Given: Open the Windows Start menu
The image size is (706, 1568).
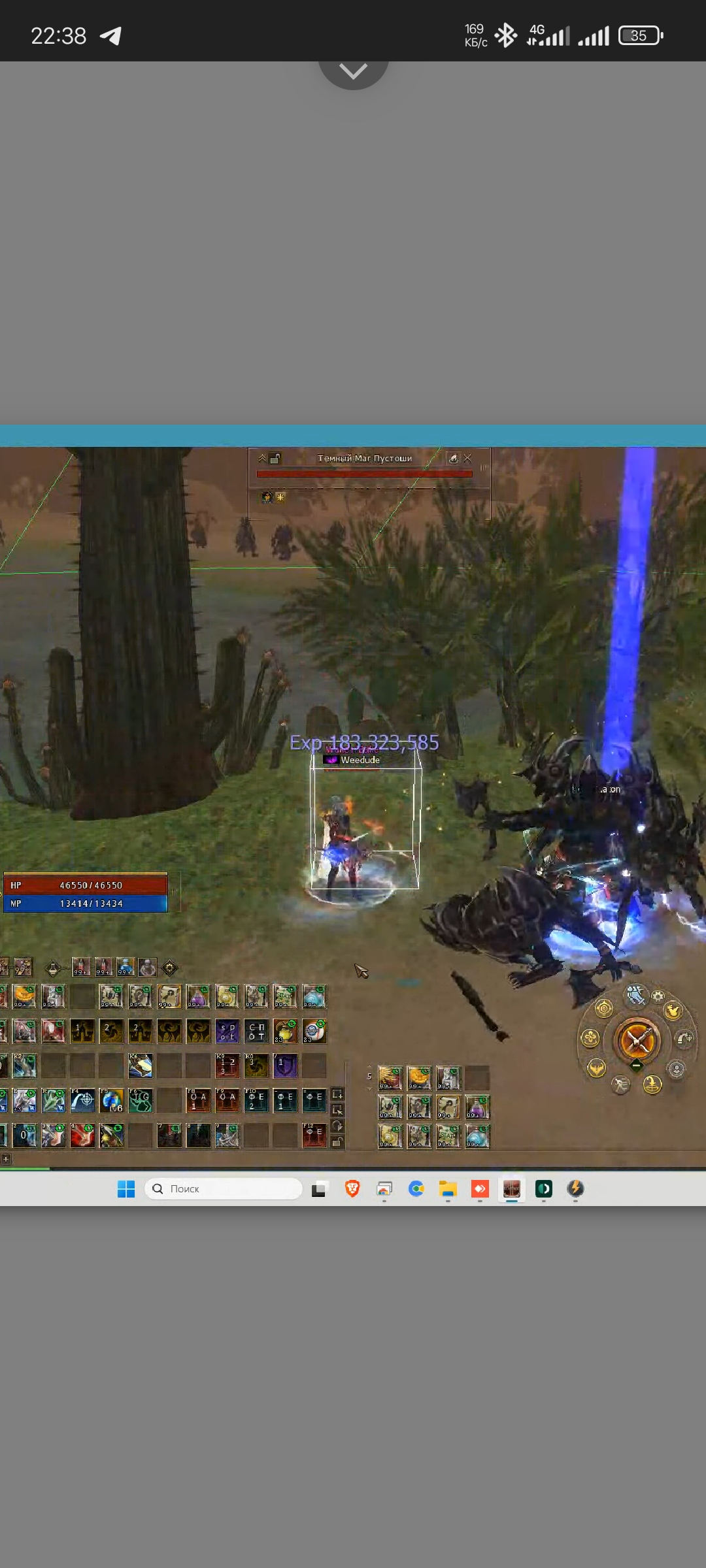Looking at the screenshot, I should point(126,1189).
